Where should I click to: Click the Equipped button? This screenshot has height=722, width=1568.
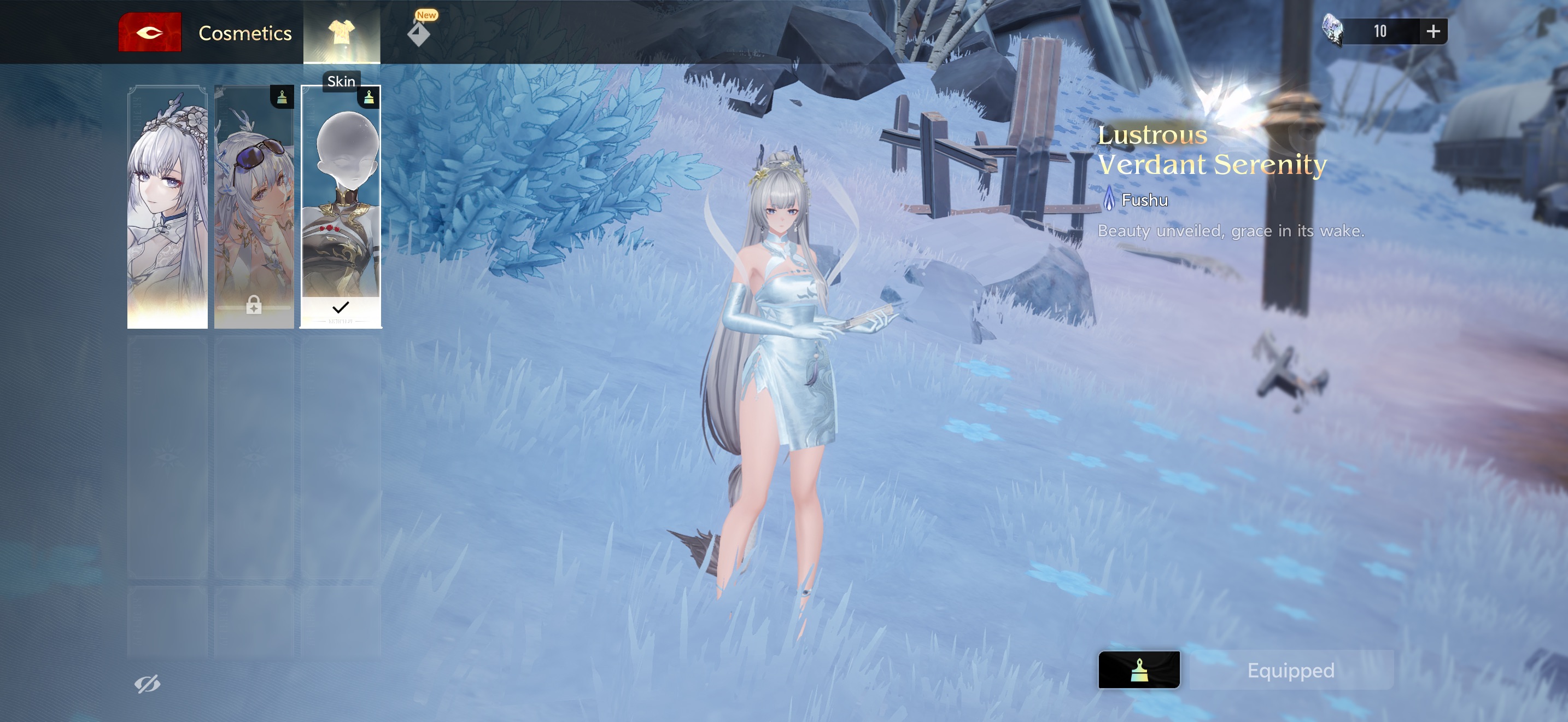pyautogui.click(x=1290, y=669)
